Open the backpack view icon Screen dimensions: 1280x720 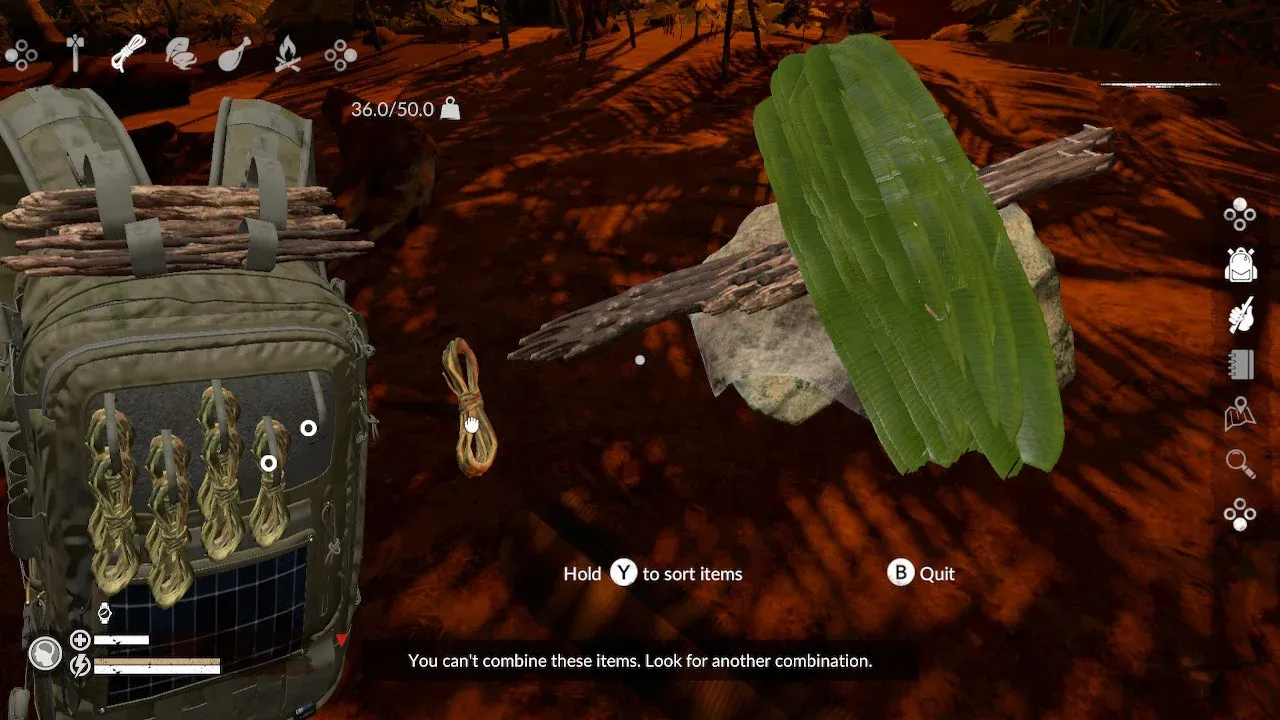tap(1241, 265)
